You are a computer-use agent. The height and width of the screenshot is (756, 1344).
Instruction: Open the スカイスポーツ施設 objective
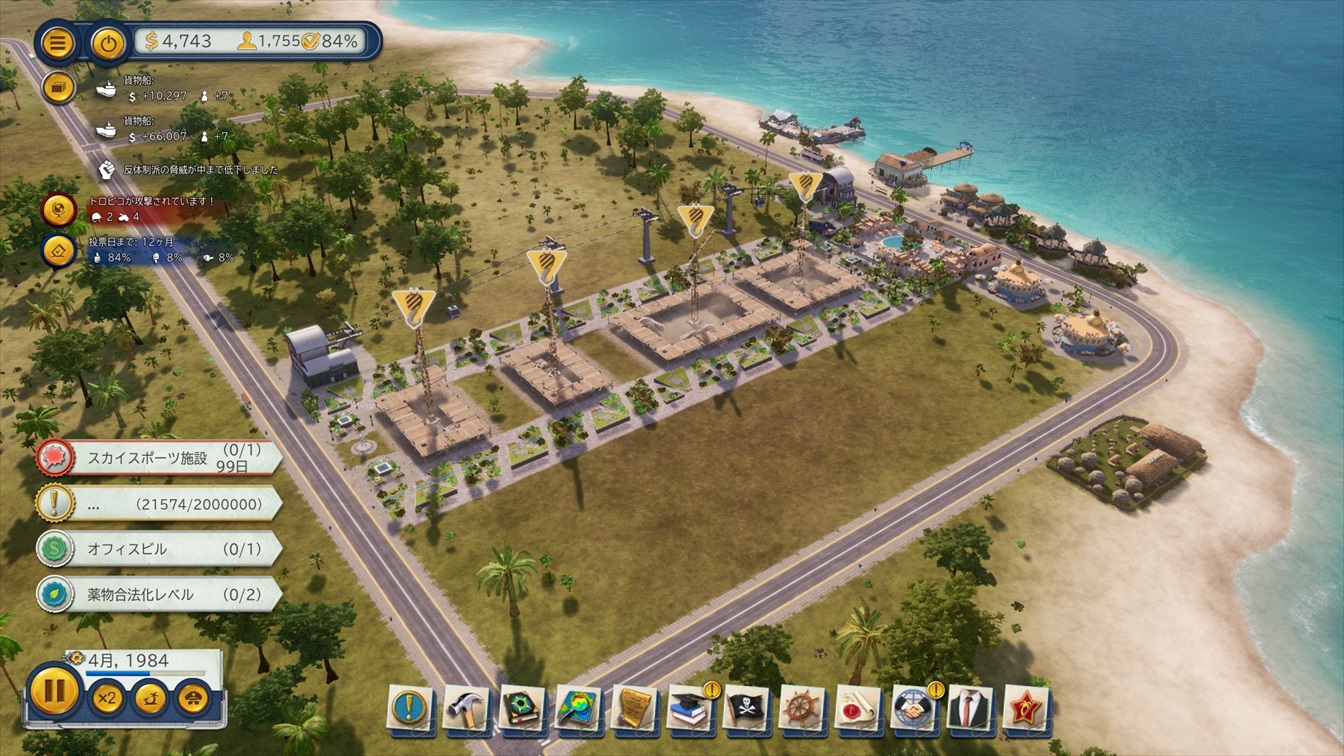[x=160, y=458]
